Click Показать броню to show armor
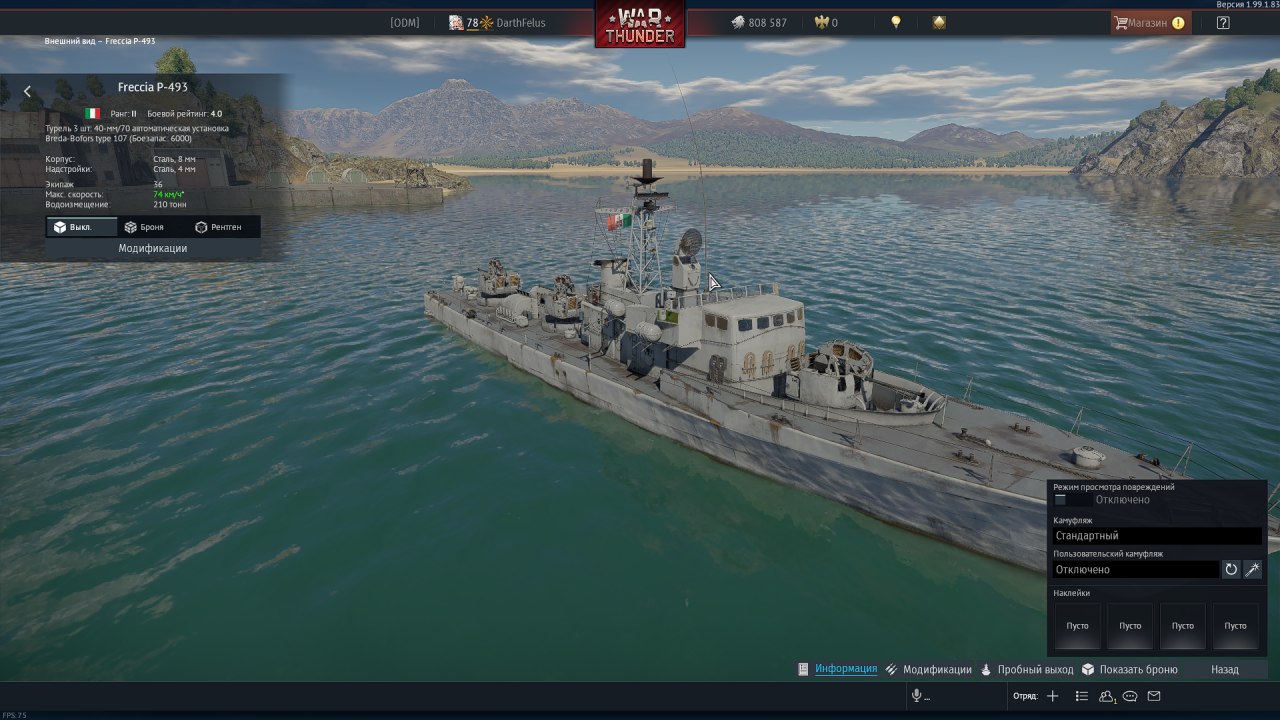The image size is (1280, 720). (1138, 669)
